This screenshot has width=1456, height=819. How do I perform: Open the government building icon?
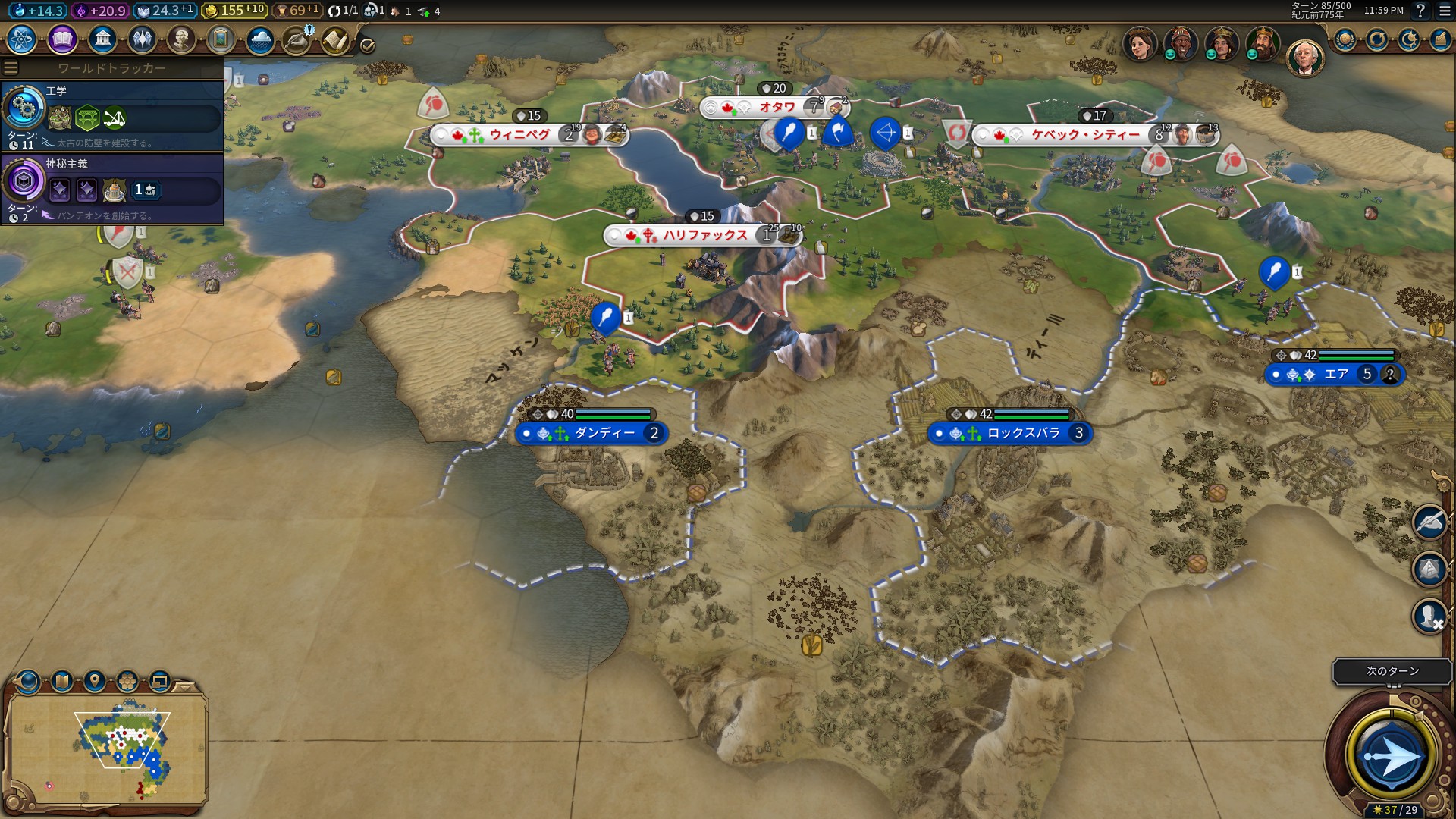[x=102, y=39]
